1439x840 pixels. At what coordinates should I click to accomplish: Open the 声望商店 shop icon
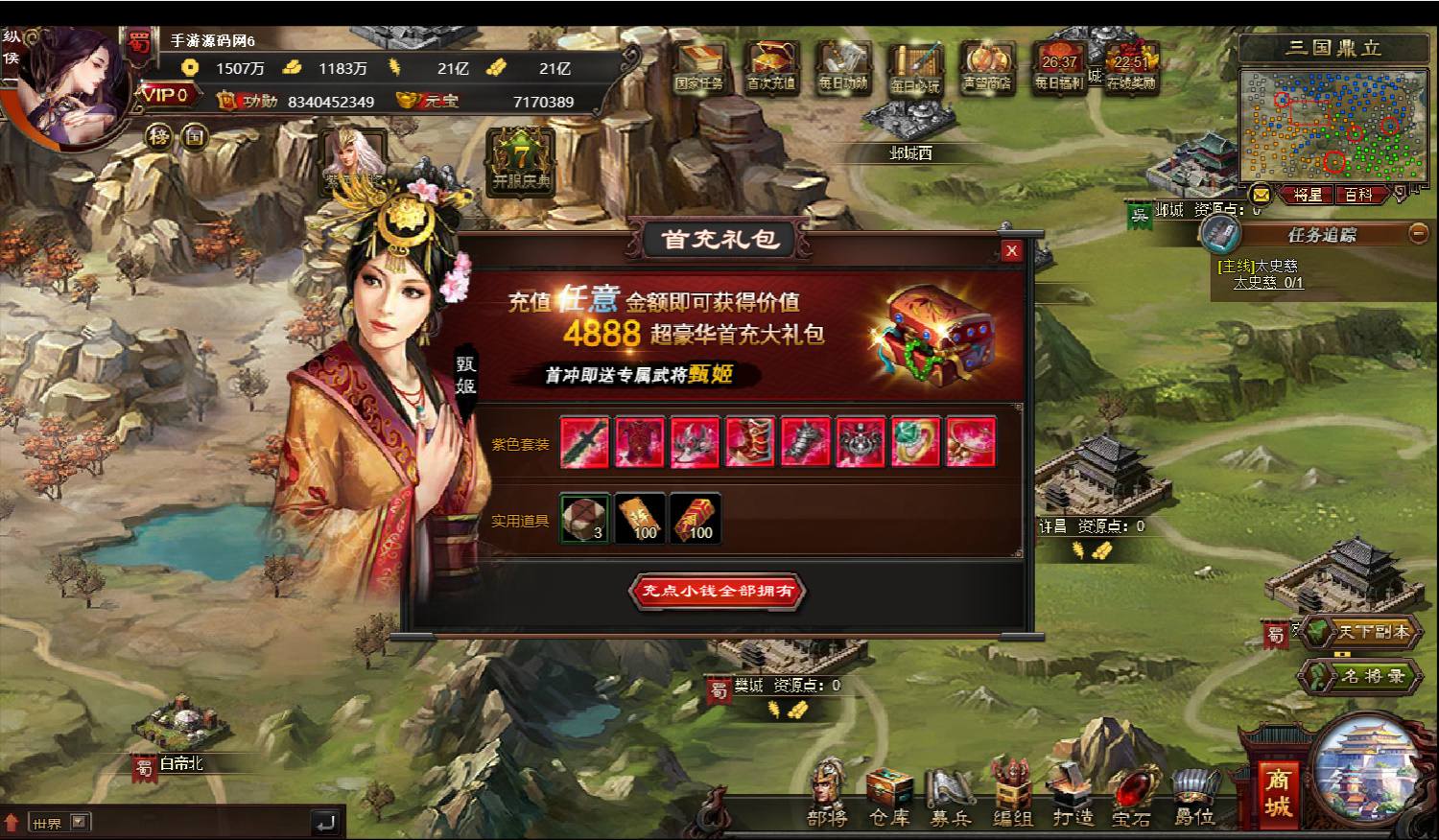tap(986, 67)
